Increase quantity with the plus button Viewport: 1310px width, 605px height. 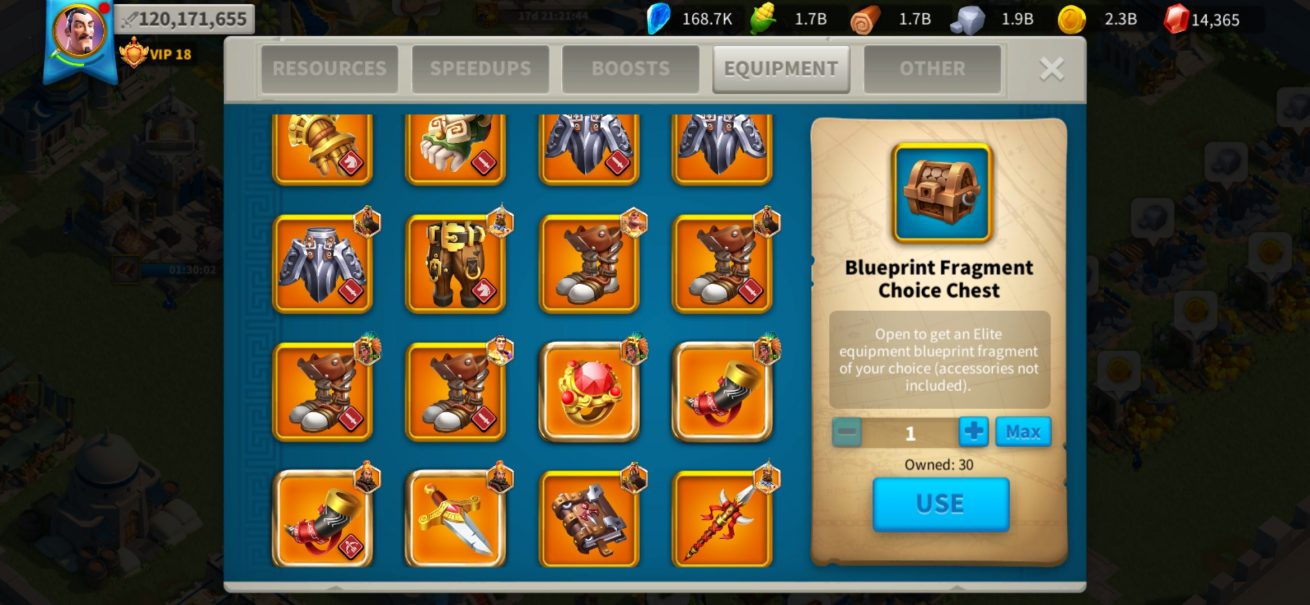(973, 432)
